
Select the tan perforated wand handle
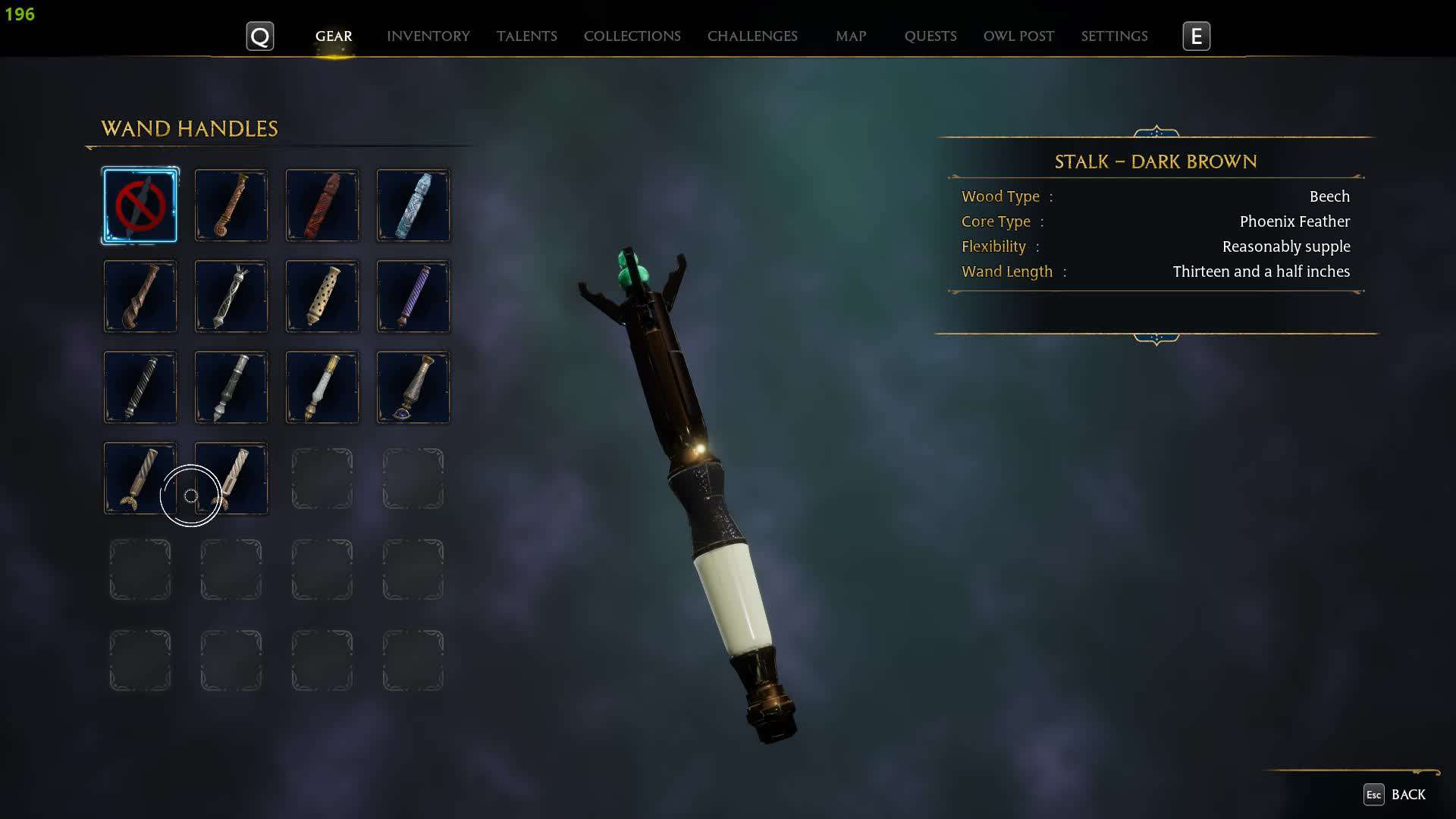[x=322, y=297]
